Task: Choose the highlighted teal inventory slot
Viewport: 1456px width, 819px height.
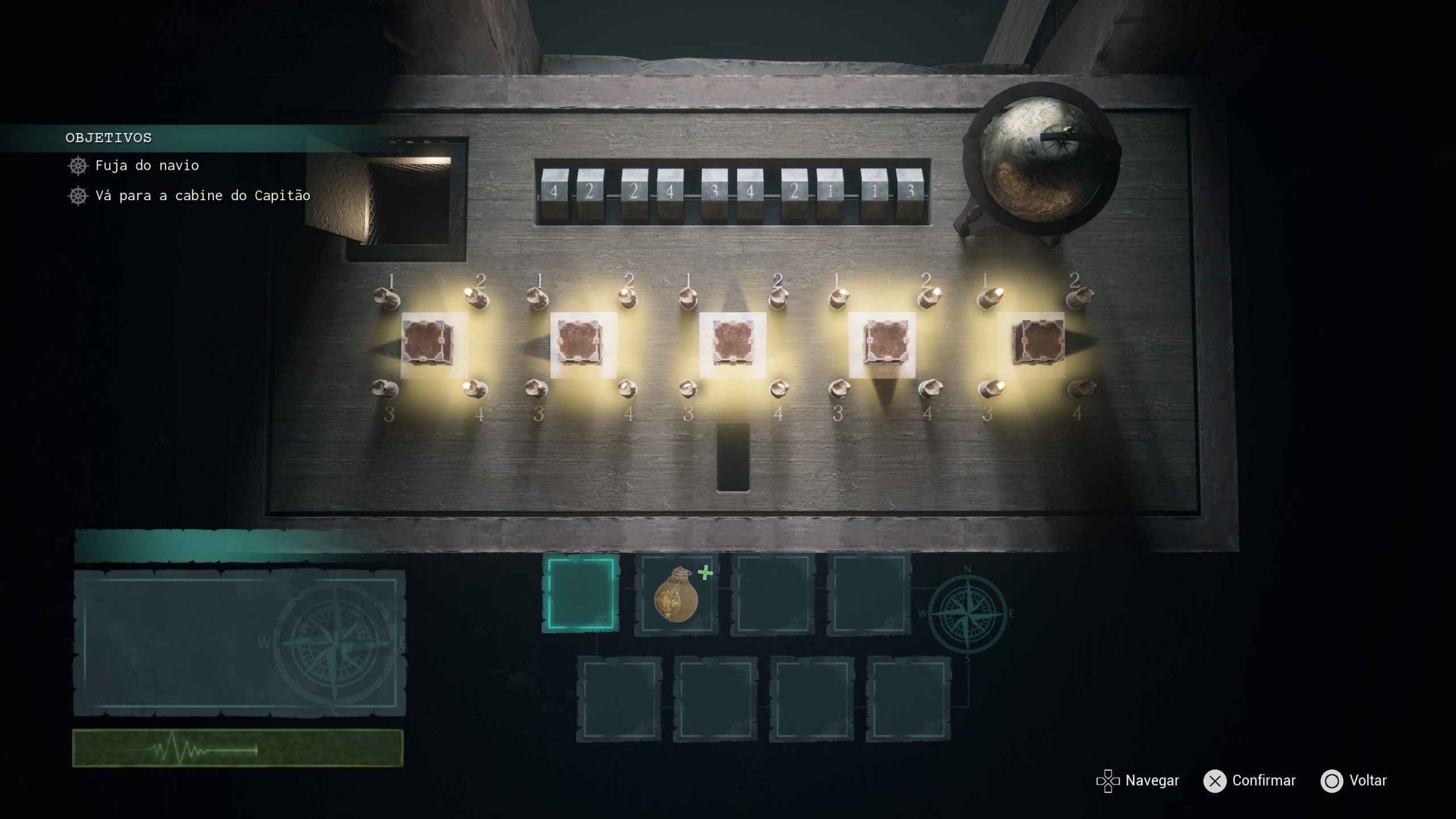Action: [x=581, y=593]
